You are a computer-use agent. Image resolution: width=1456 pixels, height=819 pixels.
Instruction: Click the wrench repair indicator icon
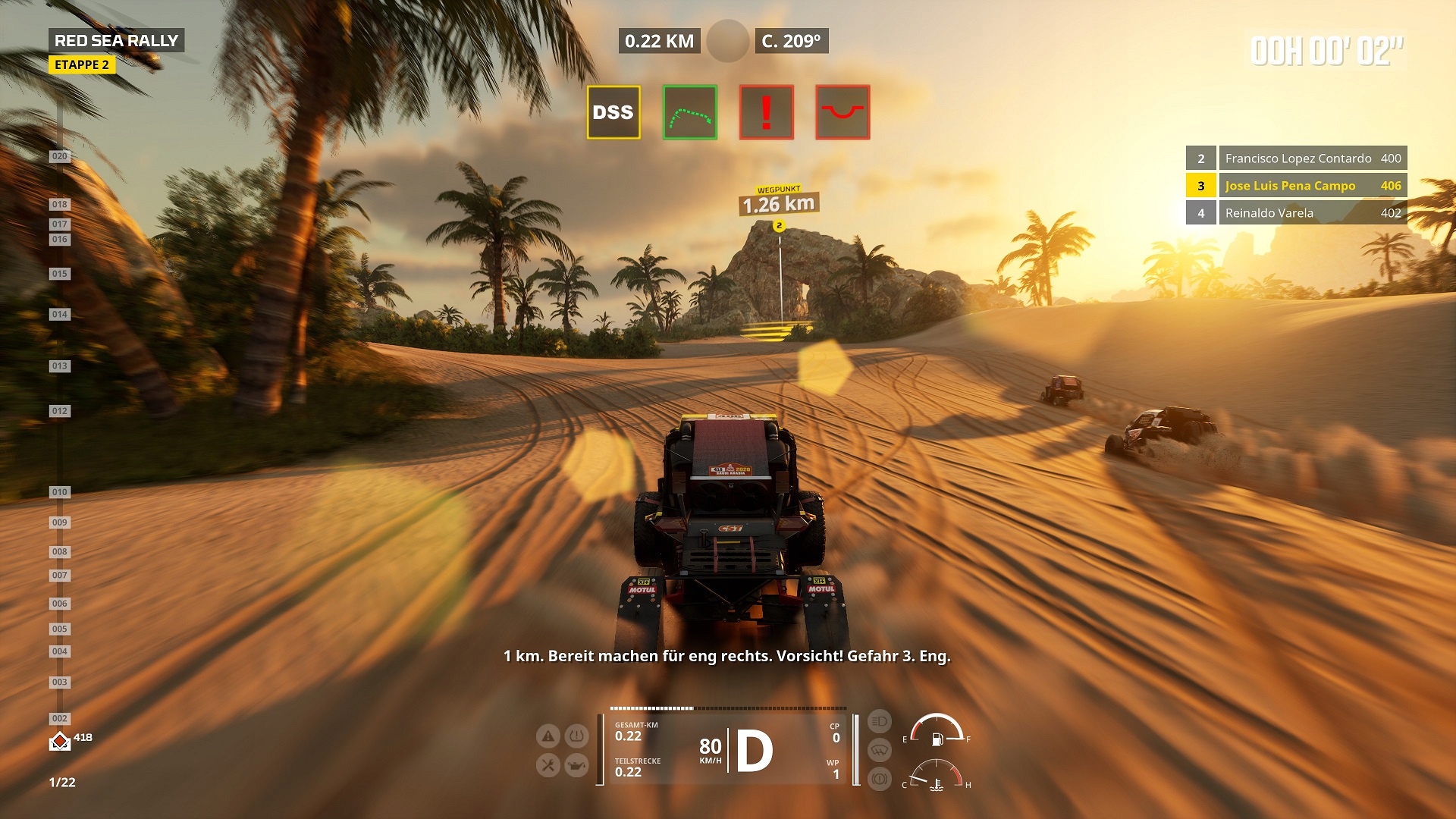coord(548,765)
